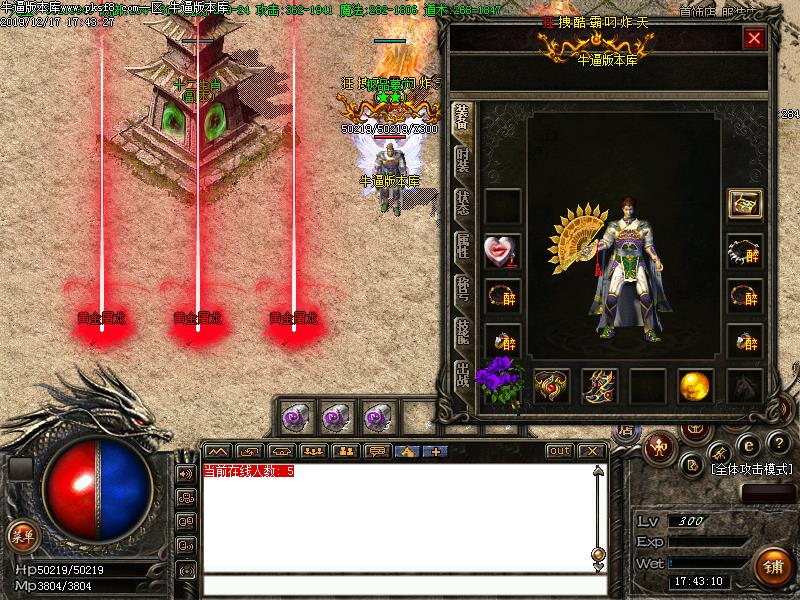The width and height of the screenshot is (800, 600).
Task: Select the 称号 title tab
Action: coord(463,289)
